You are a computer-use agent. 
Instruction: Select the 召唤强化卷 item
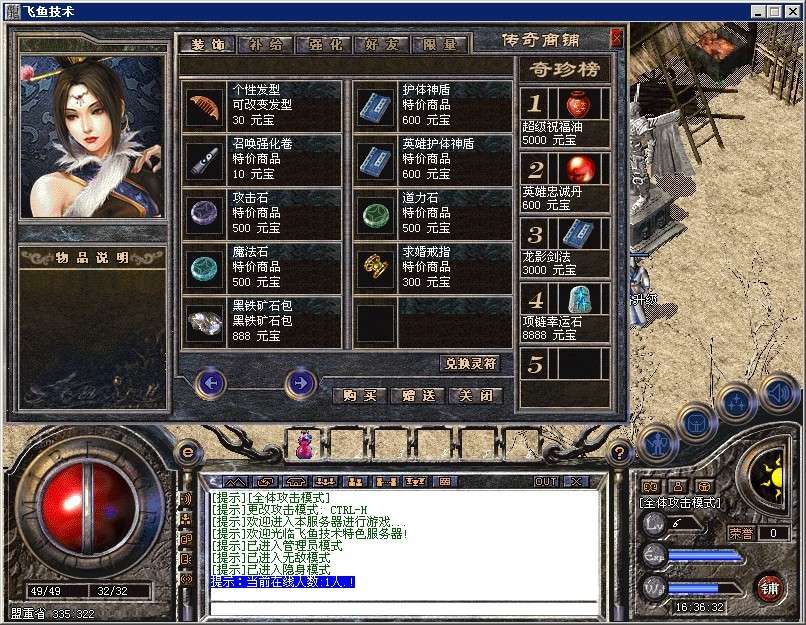(204, 160)
